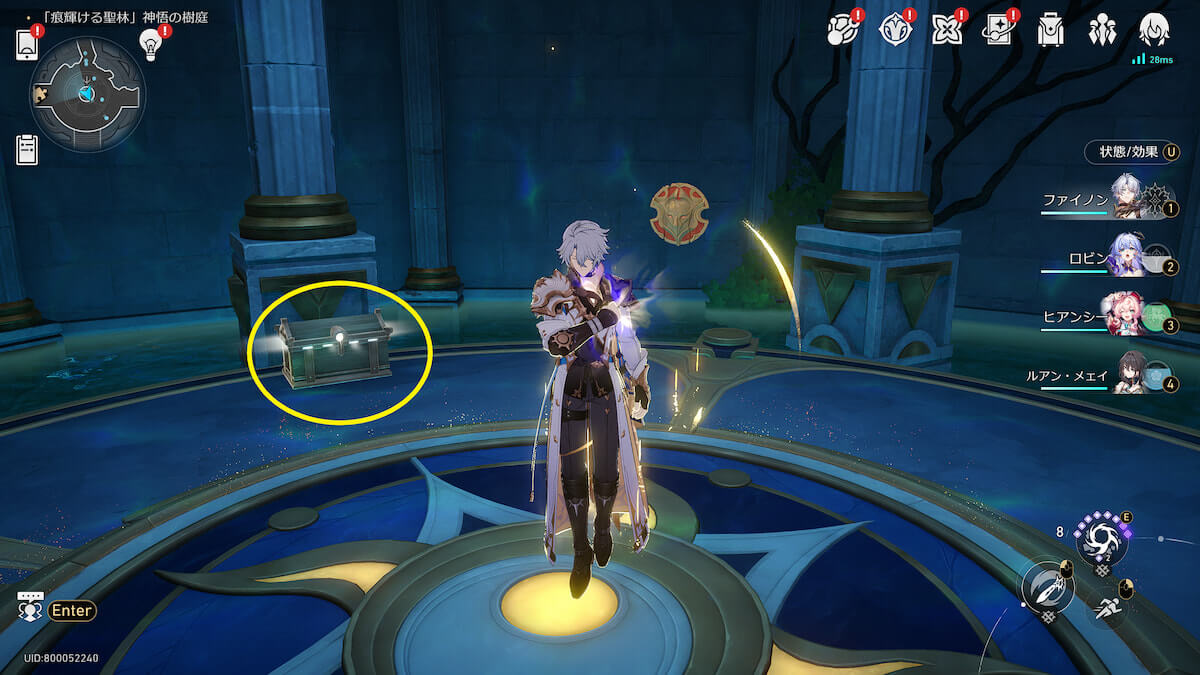
Task: Open the Warp star card icon
Action: point(998,30)
